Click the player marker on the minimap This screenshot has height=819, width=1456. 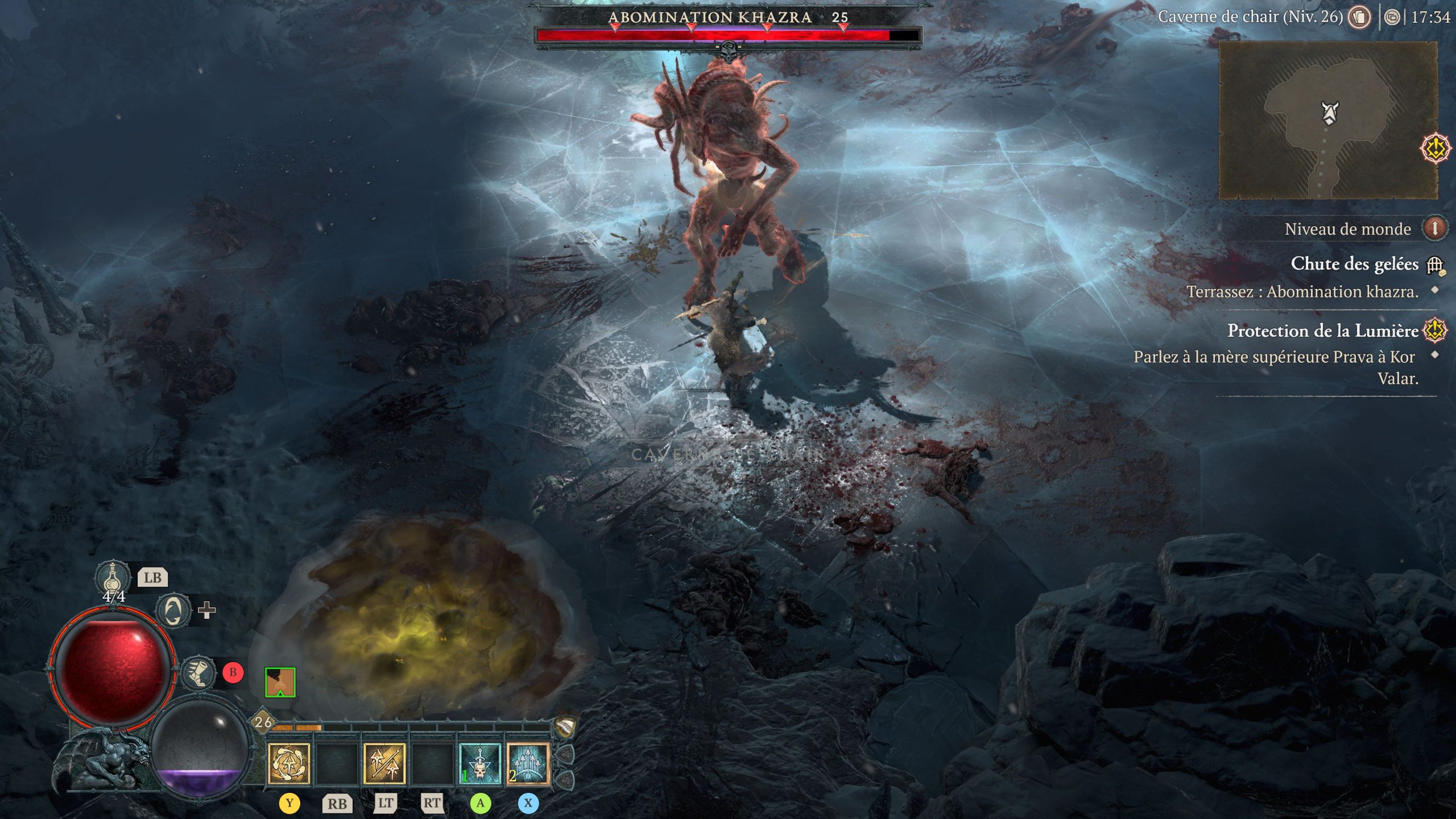click(x=1330, y=112)
